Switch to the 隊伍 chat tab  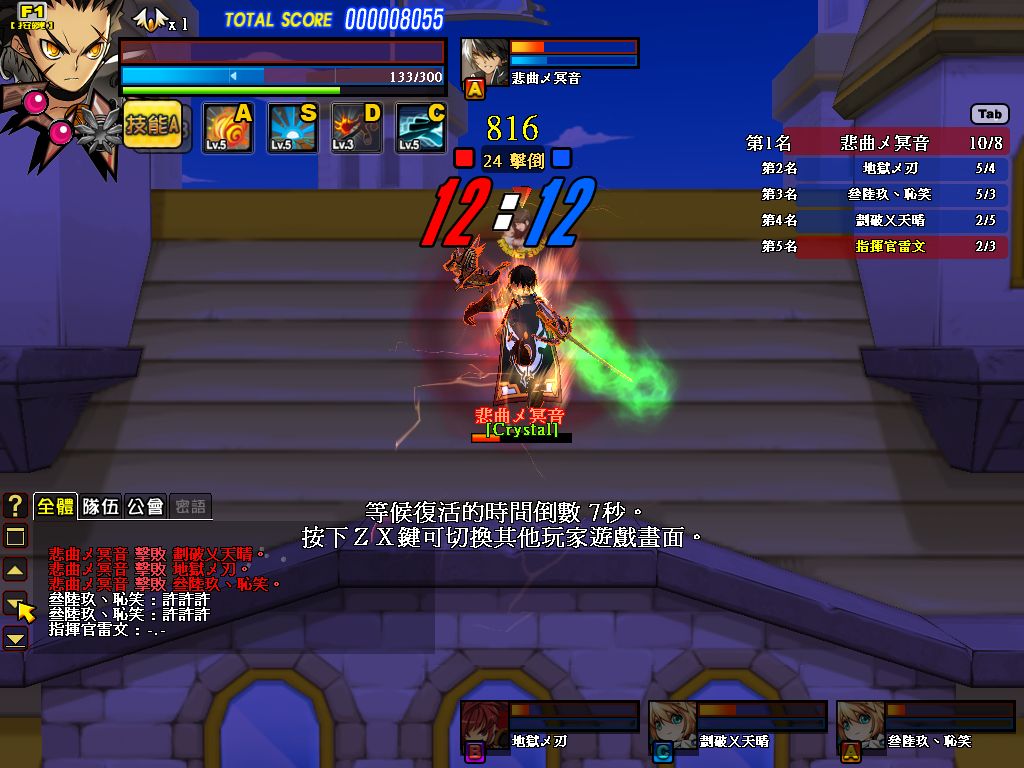100,506
